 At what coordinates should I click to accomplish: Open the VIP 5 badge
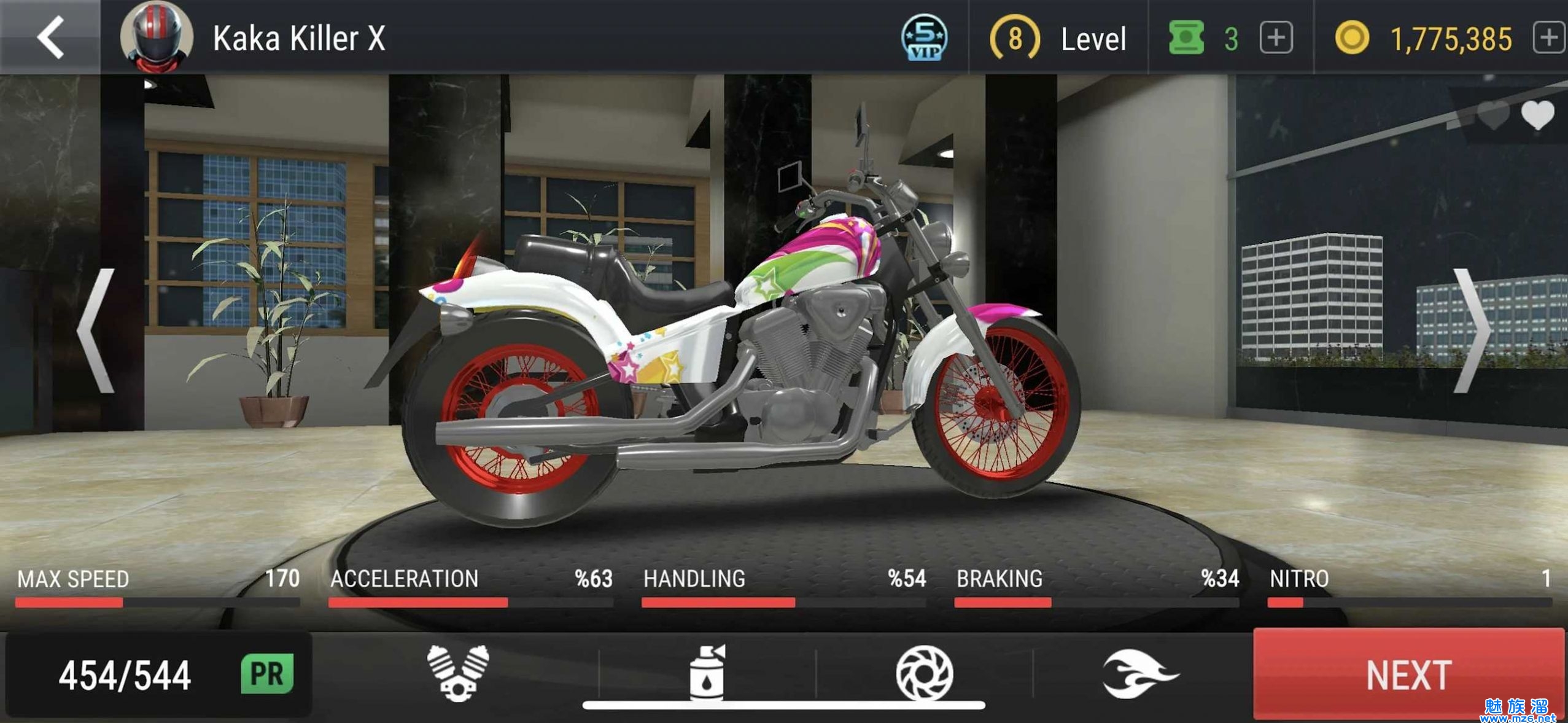click(x=924, y=38)
